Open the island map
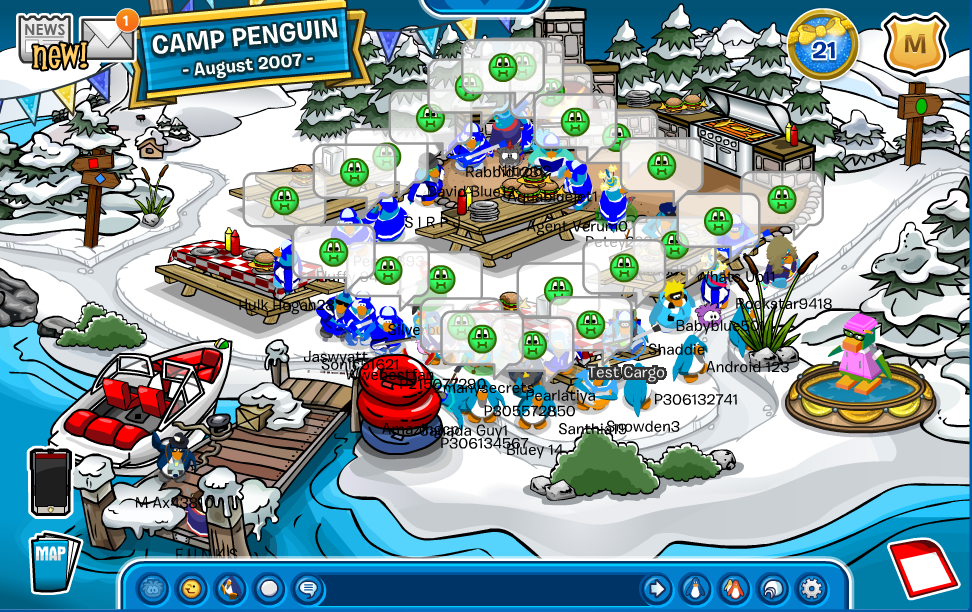This screenshot has height=612, width=972. [x=51, y=563]
